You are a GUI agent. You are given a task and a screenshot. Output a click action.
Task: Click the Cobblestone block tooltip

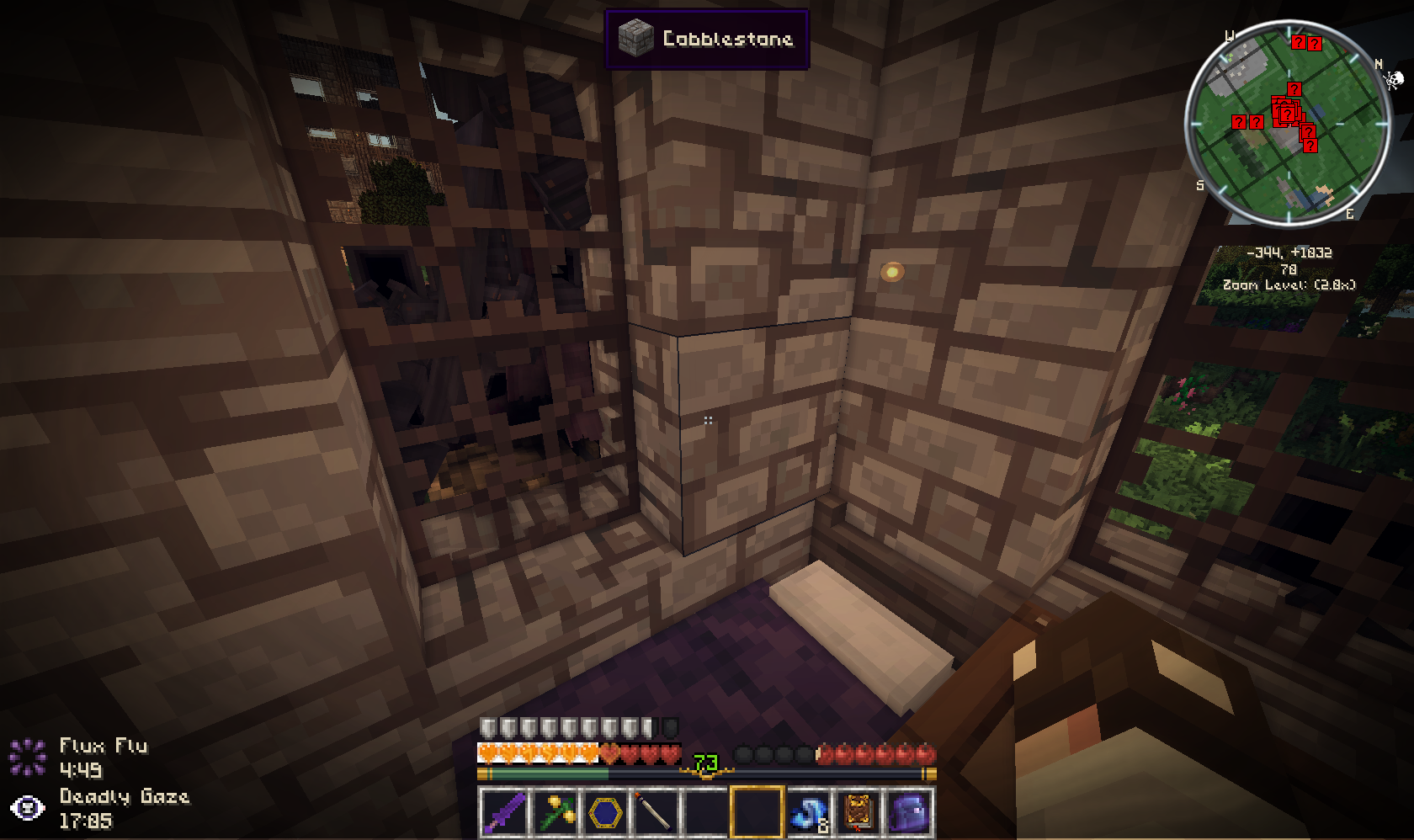[x=707, y=39]
